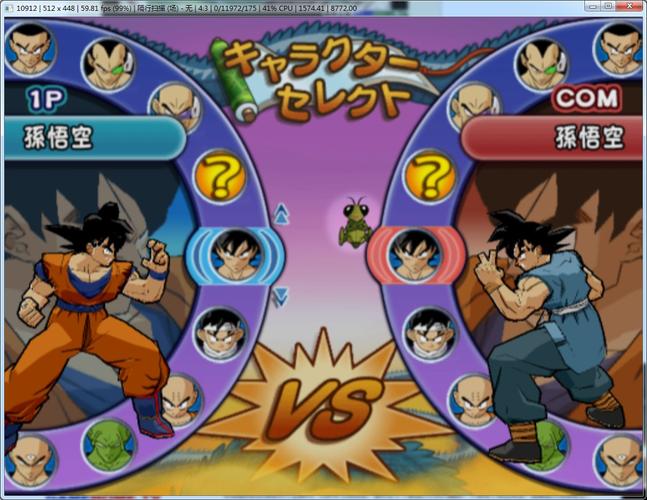Select highlighted Goku on COM wheel
The width and height of the screenshot is (647, 500).
click(x=414, y=253)
